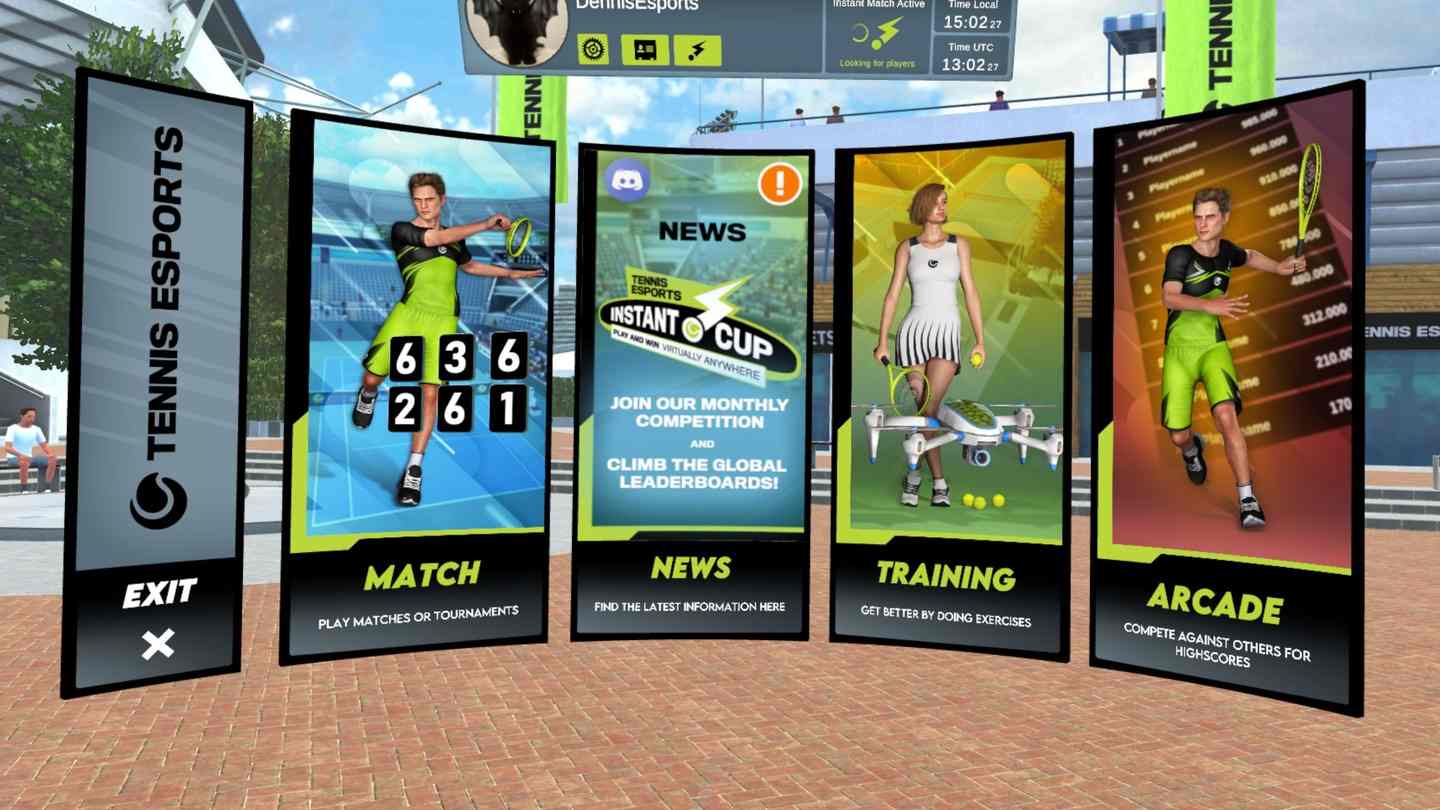Click the orange exclamation alert icon
The height and width of the screenshot is (810, 1440).
779,183
